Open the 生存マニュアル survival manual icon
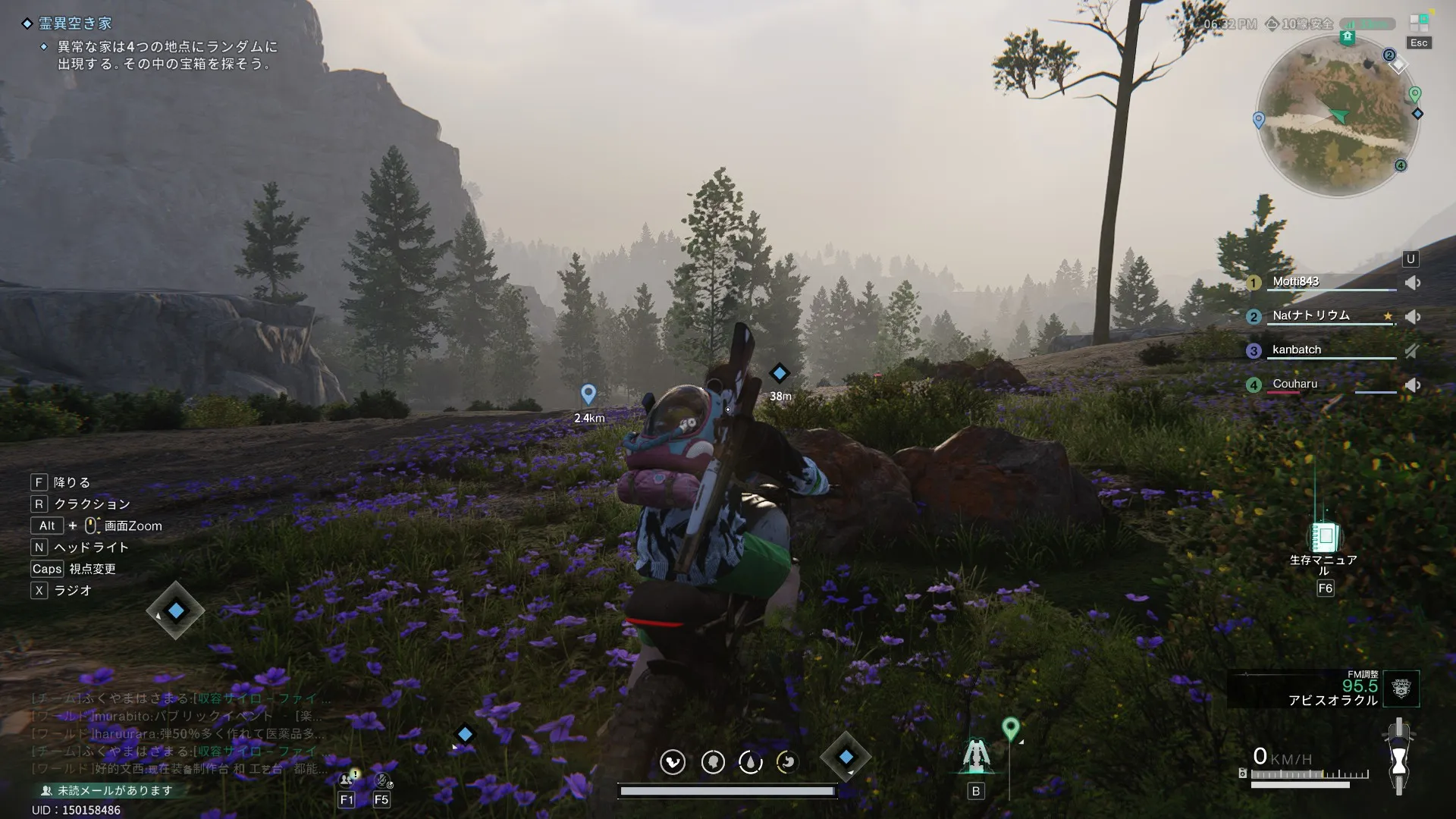Screen dimensions: 1456x819 [x=1325, y=537]
